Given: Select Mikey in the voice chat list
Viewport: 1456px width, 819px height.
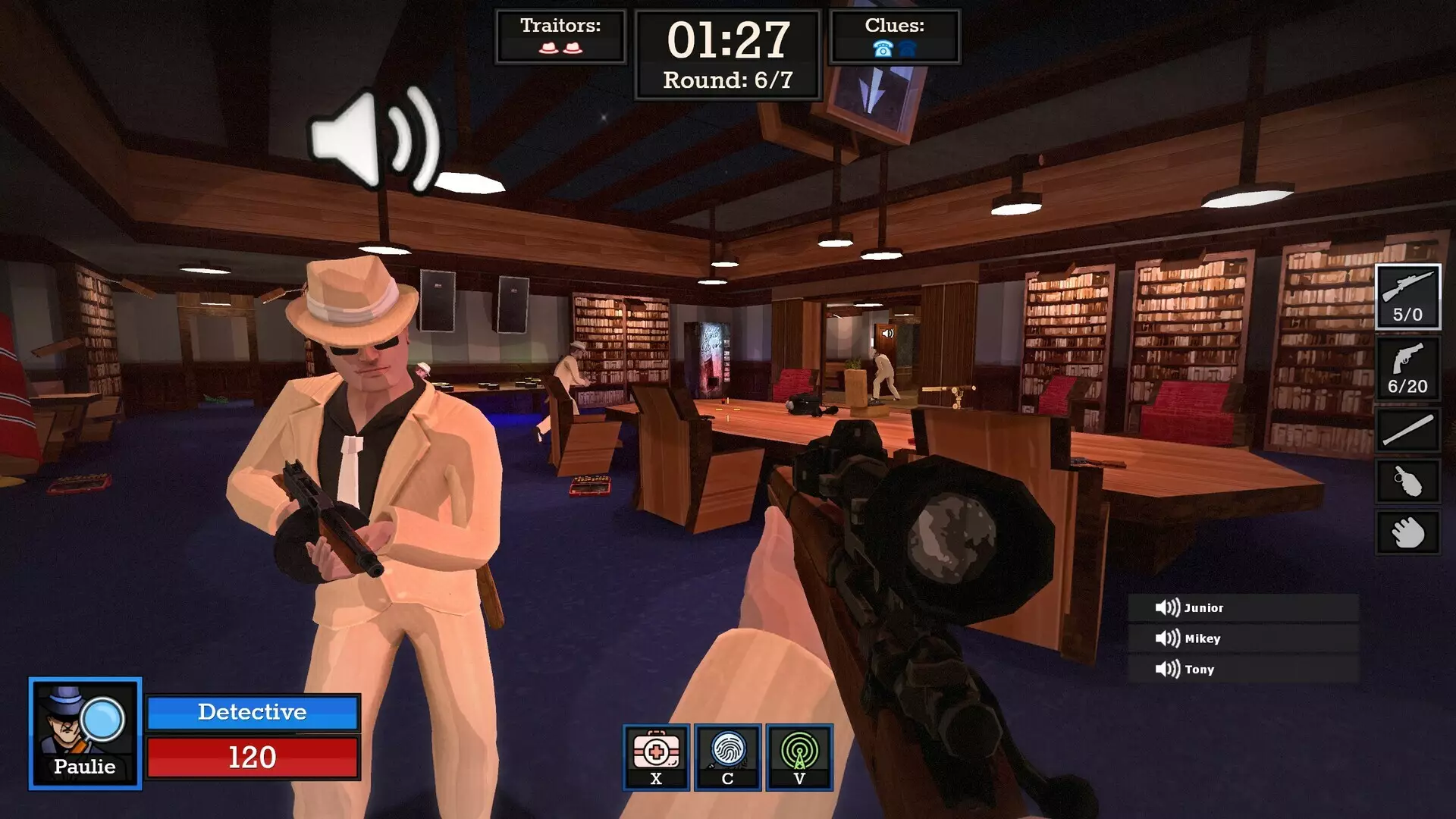Looking at the screenshot, I should 1242,639.
